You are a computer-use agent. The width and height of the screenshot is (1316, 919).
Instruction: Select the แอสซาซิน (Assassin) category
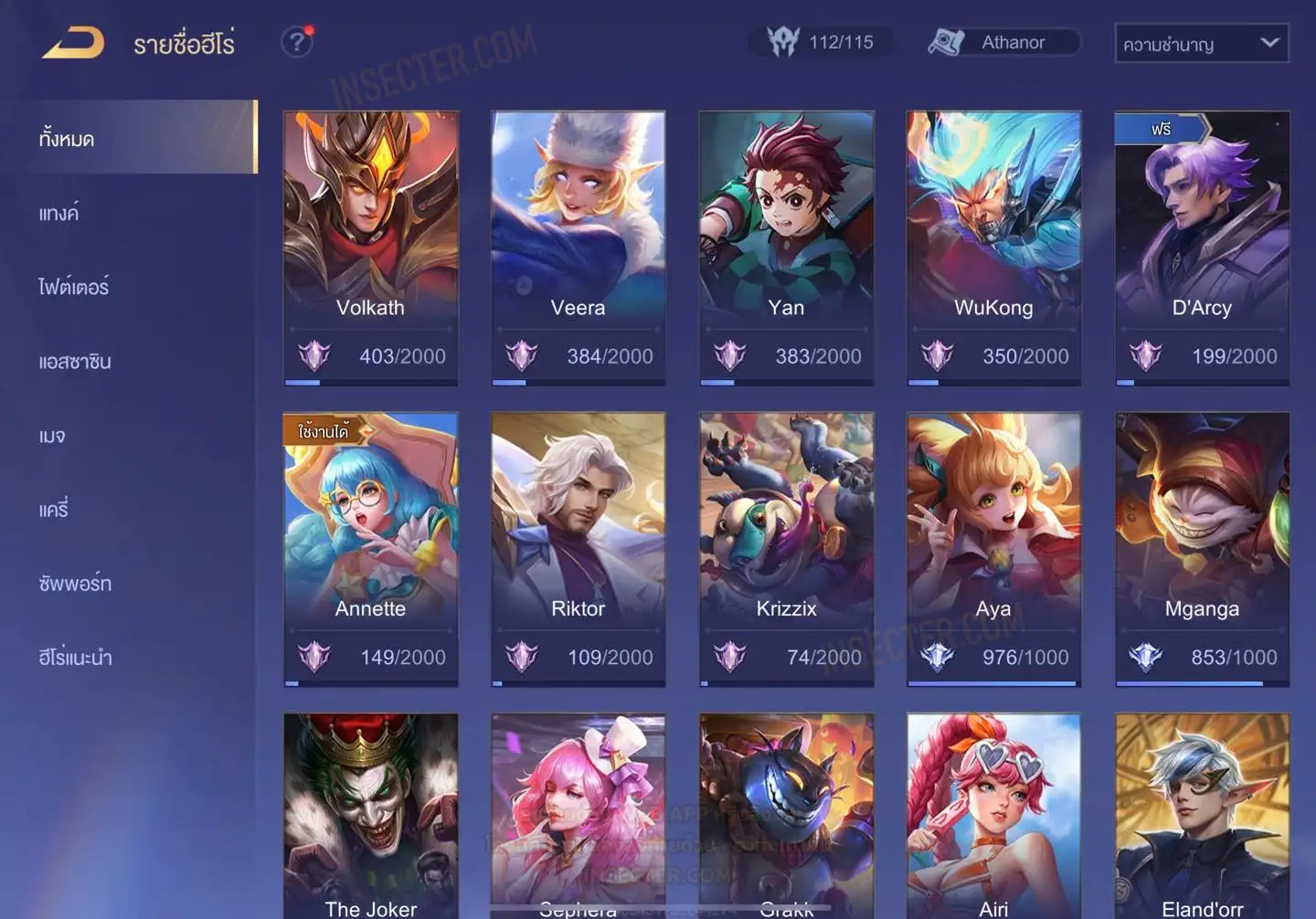click(x=75, y=362)
